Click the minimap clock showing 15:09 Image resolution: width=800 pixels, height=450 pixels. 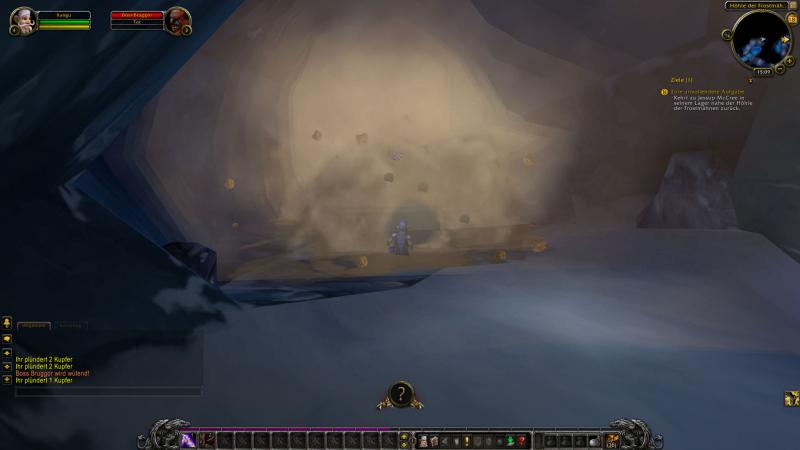coord(763,71)
